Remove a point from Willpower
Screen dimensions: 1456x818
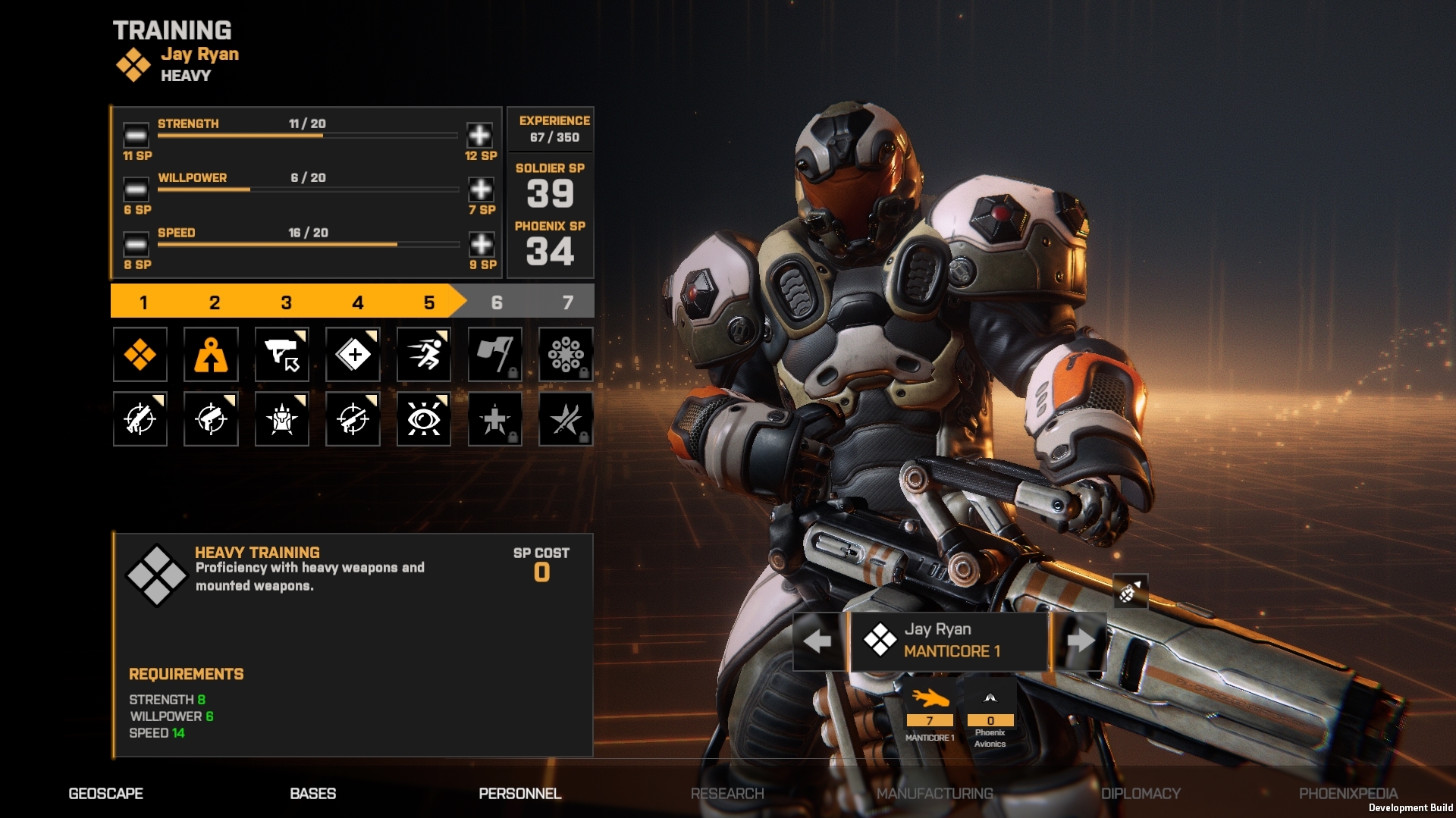136,190
